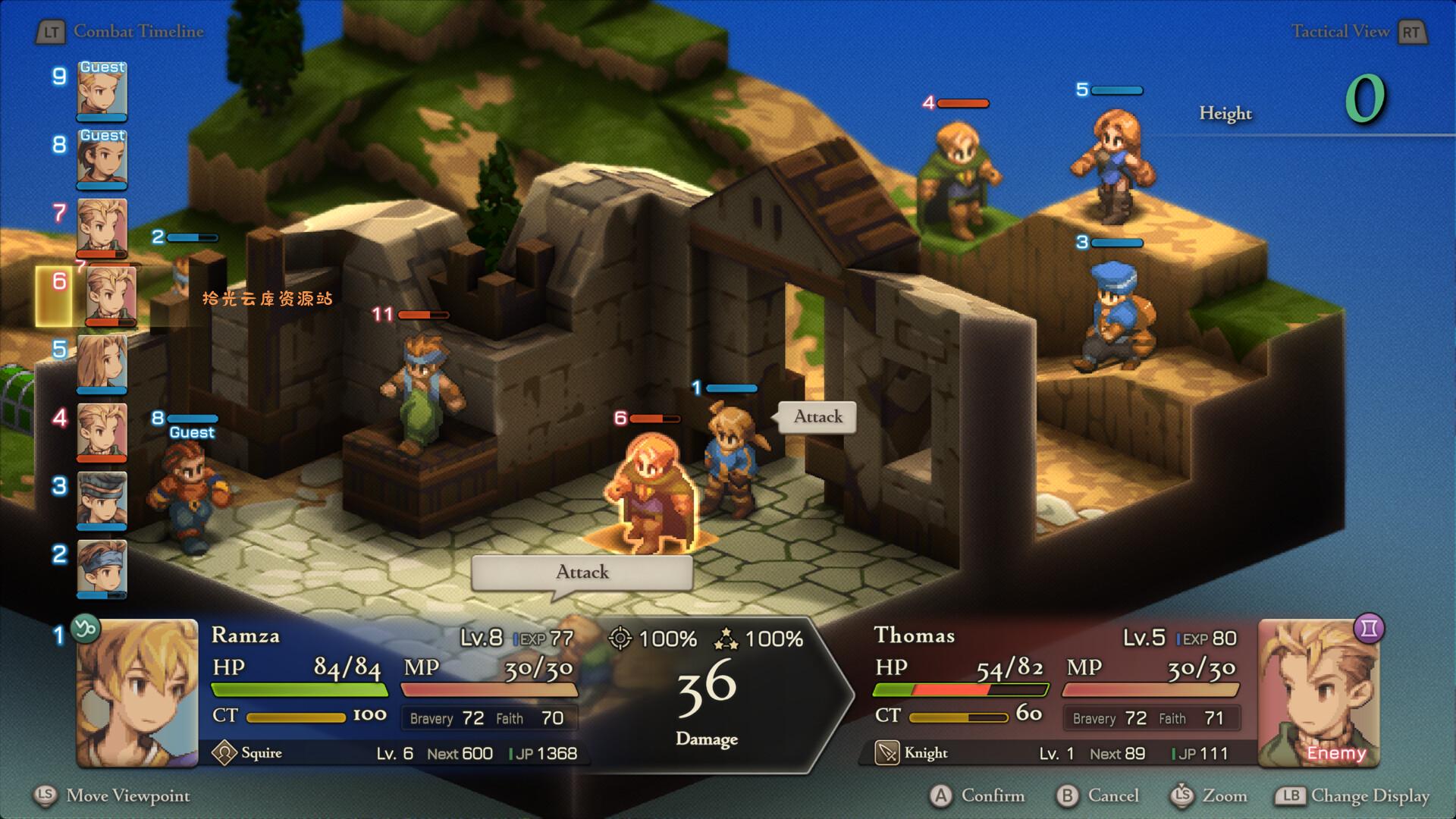The image size is (1456, 819).
Task: Choose turn 2 bandana portrait in timeline
Action: [102, 569]
